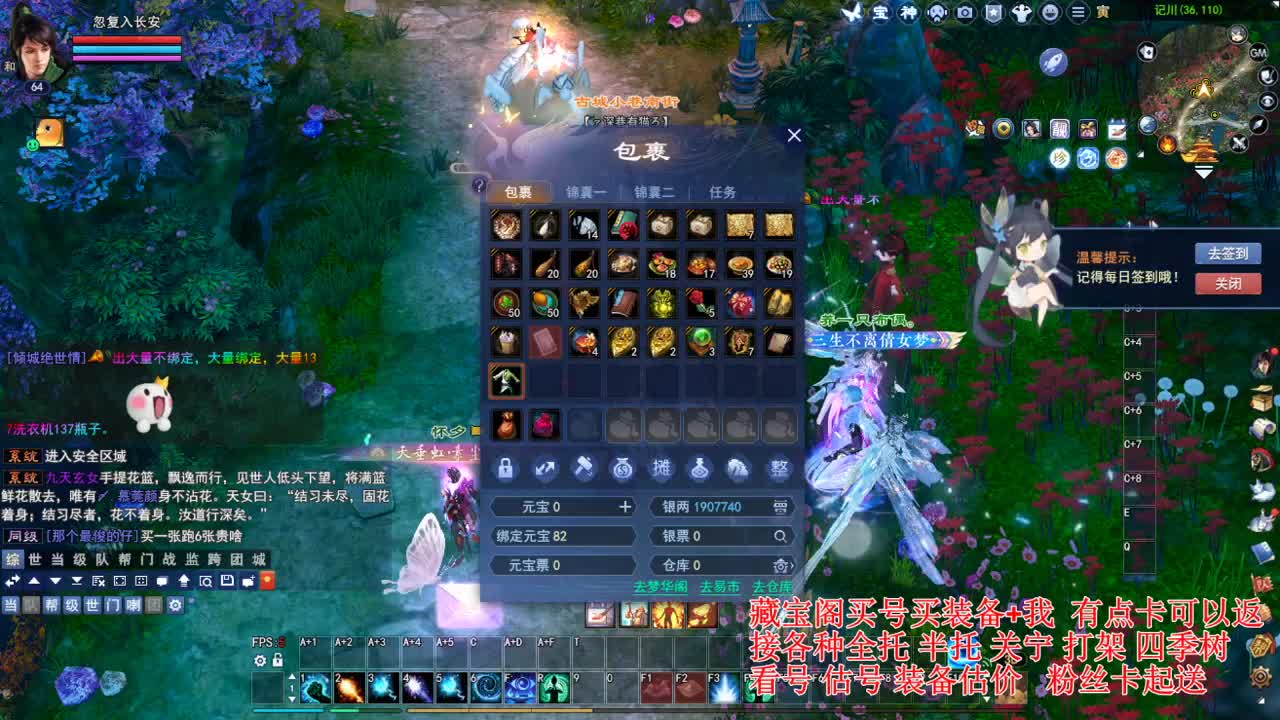The width and height of the screenshot is (1280, 720).
Task: Click the 去签到 sign-in button
Action: [x=1229, y=253]
